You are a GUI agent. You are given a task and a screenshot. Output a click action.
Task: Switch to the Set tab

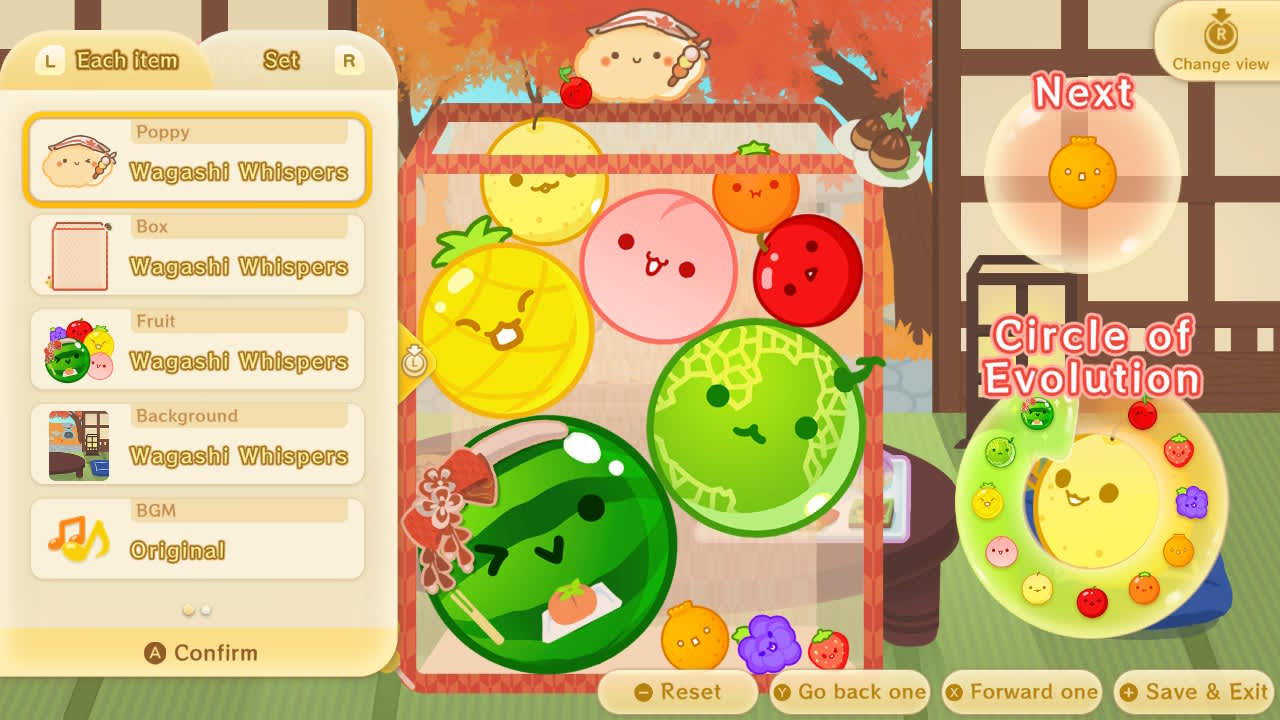(281, 61)
